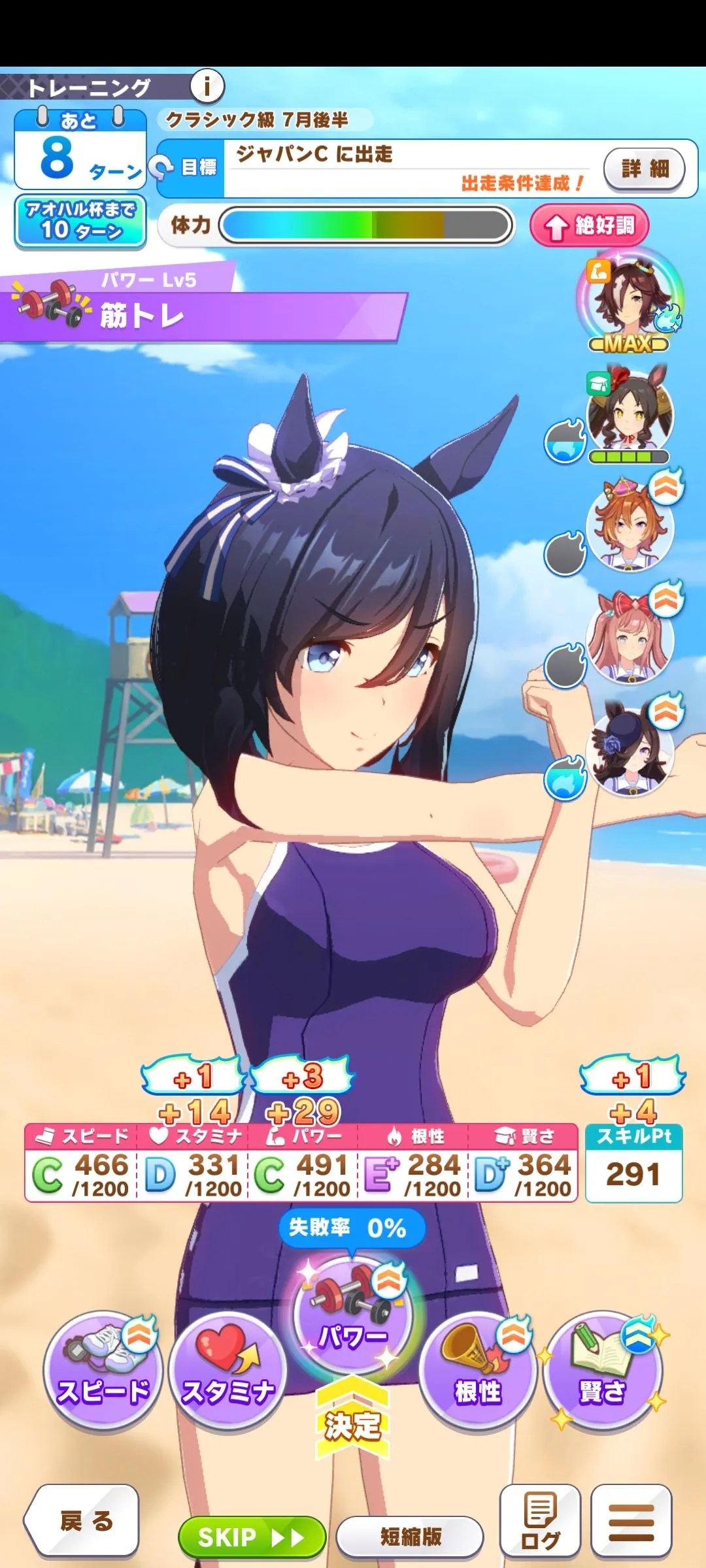
Task: Tap the support portrait with green bond gauge
Action: click(630, 413)
